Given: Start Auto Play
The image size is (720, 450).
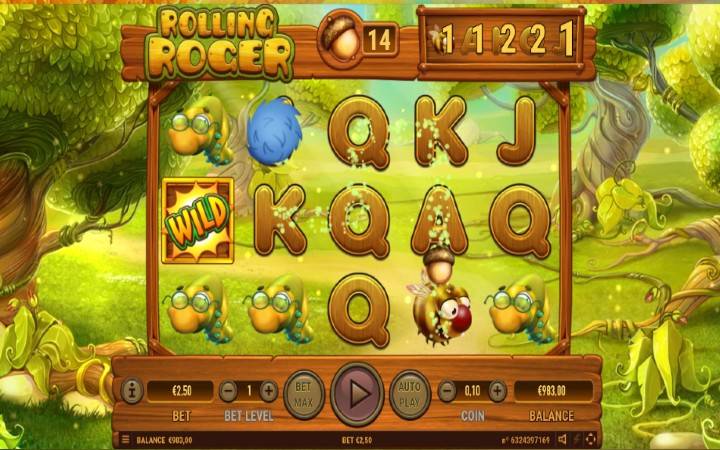Looking at the screenshot, I should click(x=409, y=392).
